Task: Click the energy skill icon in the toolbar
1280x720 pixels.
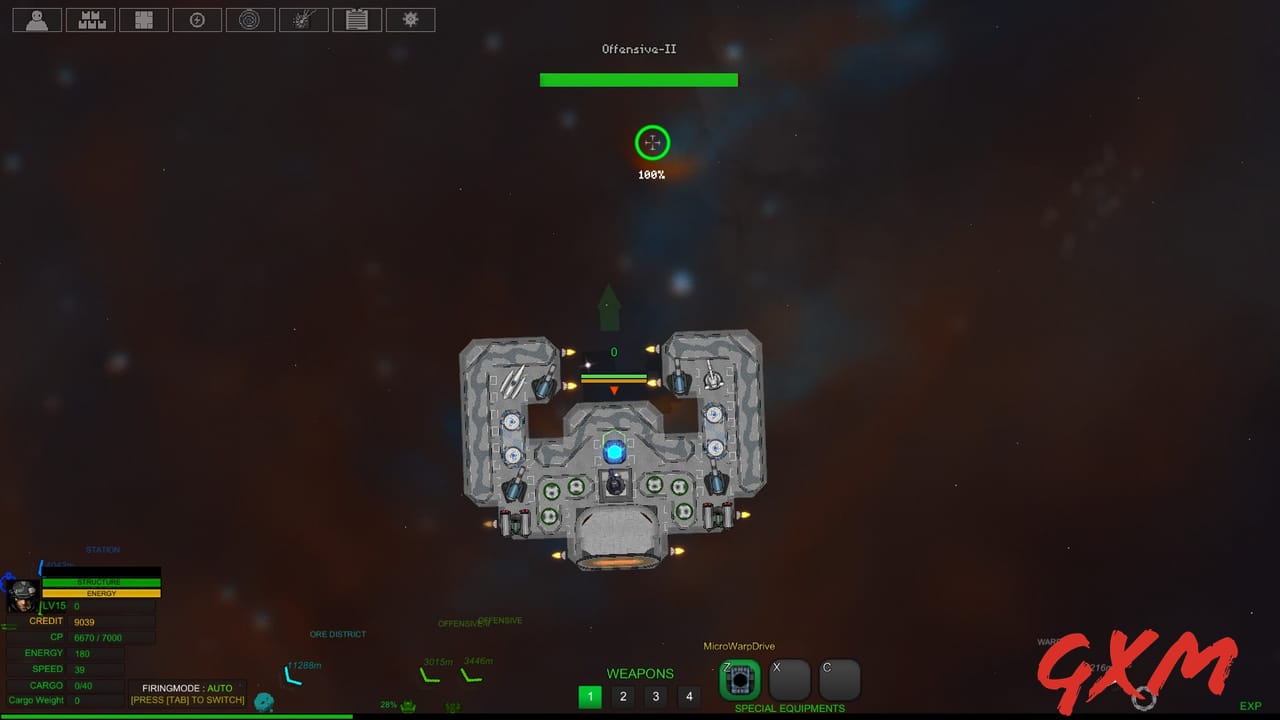Action: 197,19
